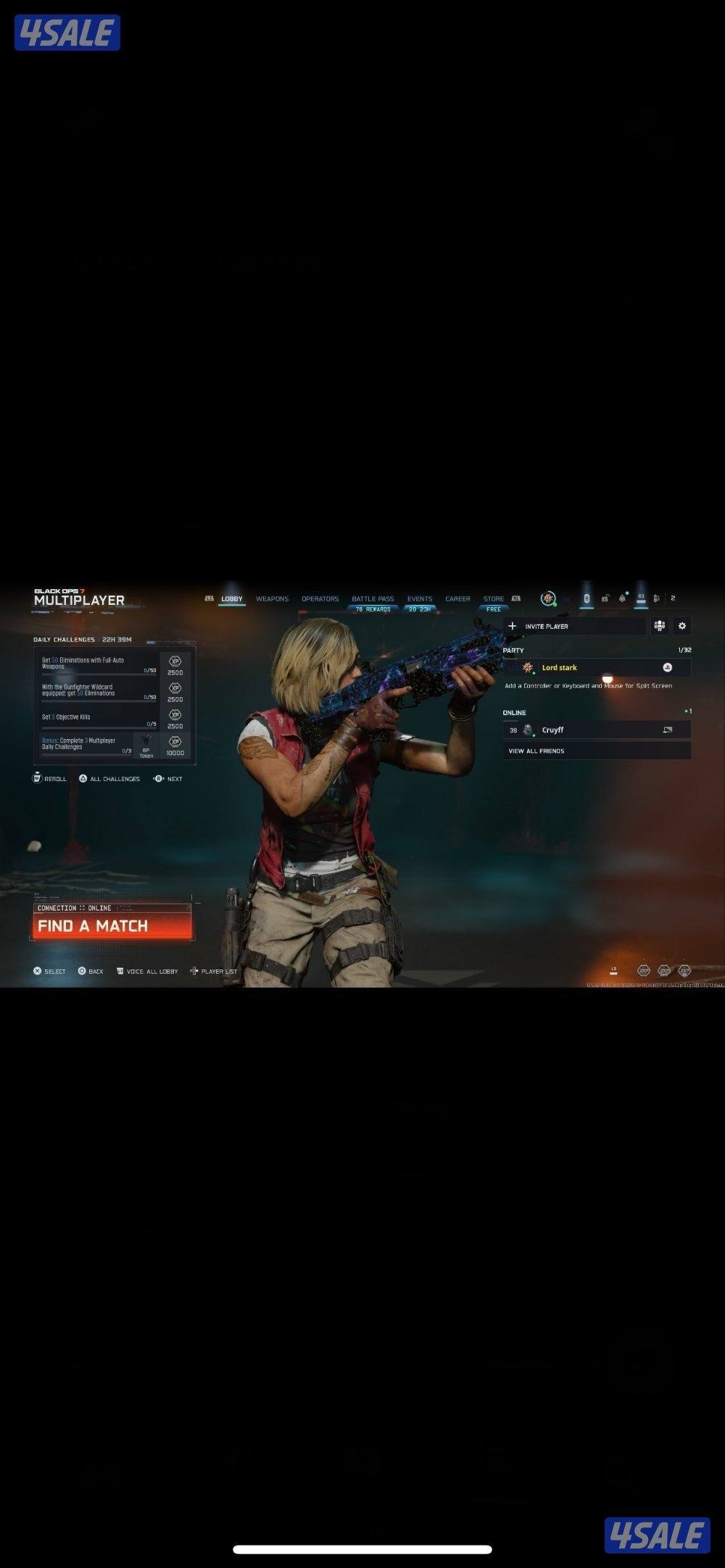Click the player emblem in the top bar

(548, 599)
